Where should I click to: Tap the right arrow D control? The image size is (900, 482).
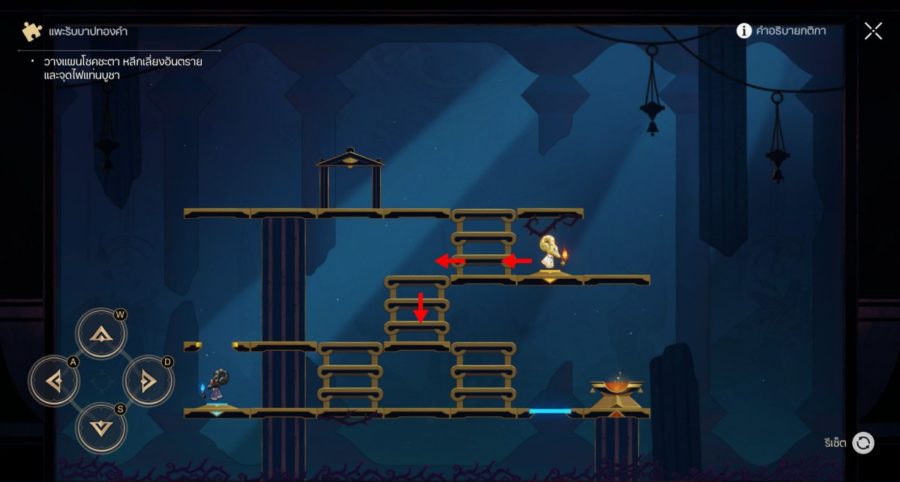[x=148, y=380]
